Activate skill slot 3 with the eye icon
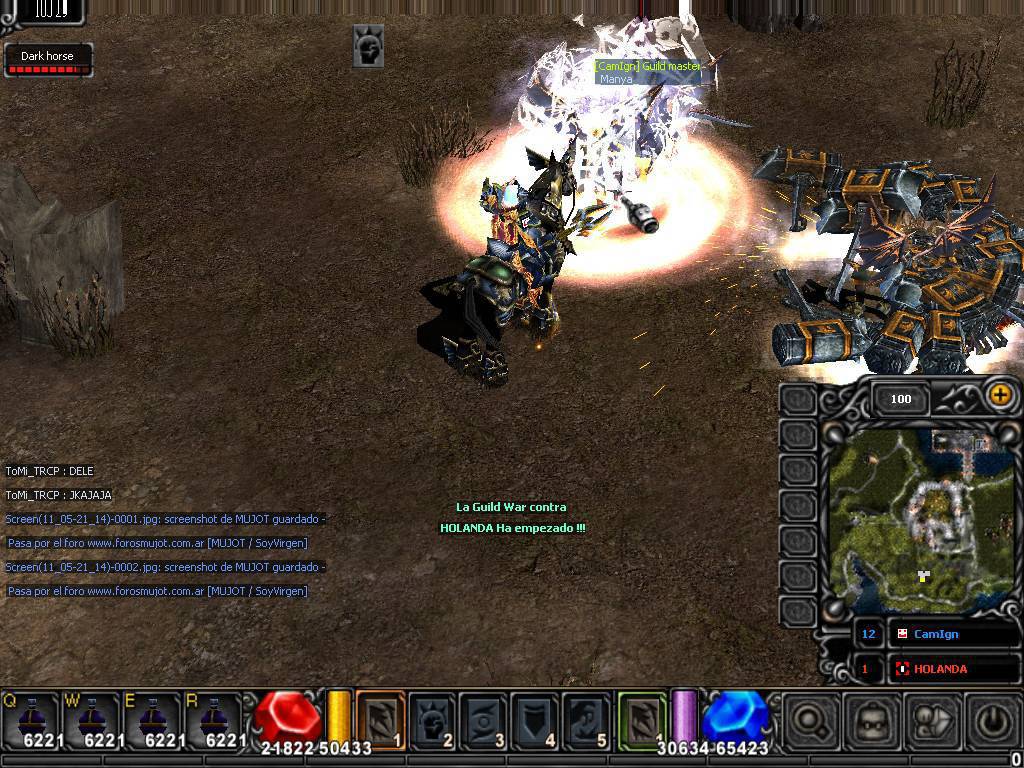 [485, 719]
